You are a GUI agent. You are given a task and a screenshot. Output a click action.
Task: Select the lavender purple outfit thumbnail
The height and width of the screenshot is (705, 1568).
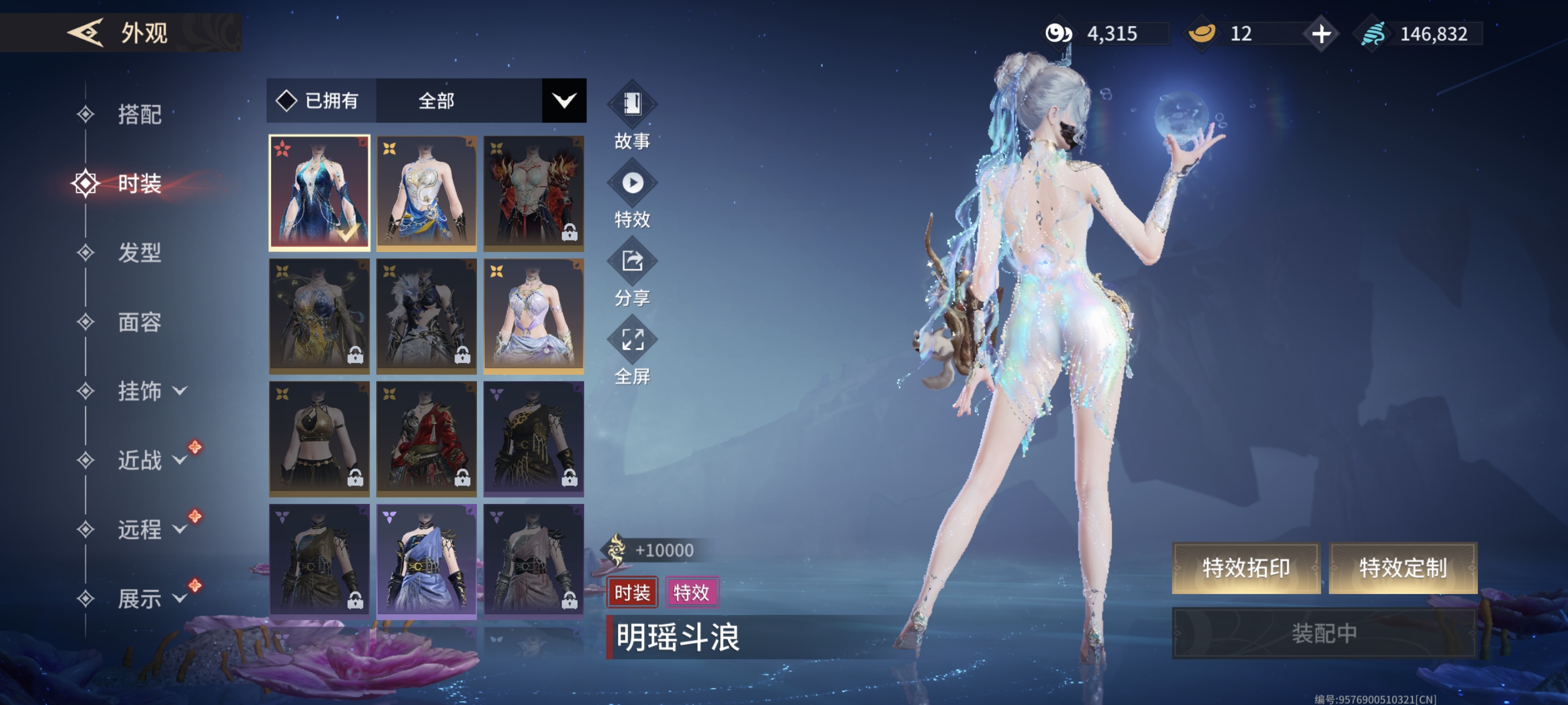[x=533, y=316]
